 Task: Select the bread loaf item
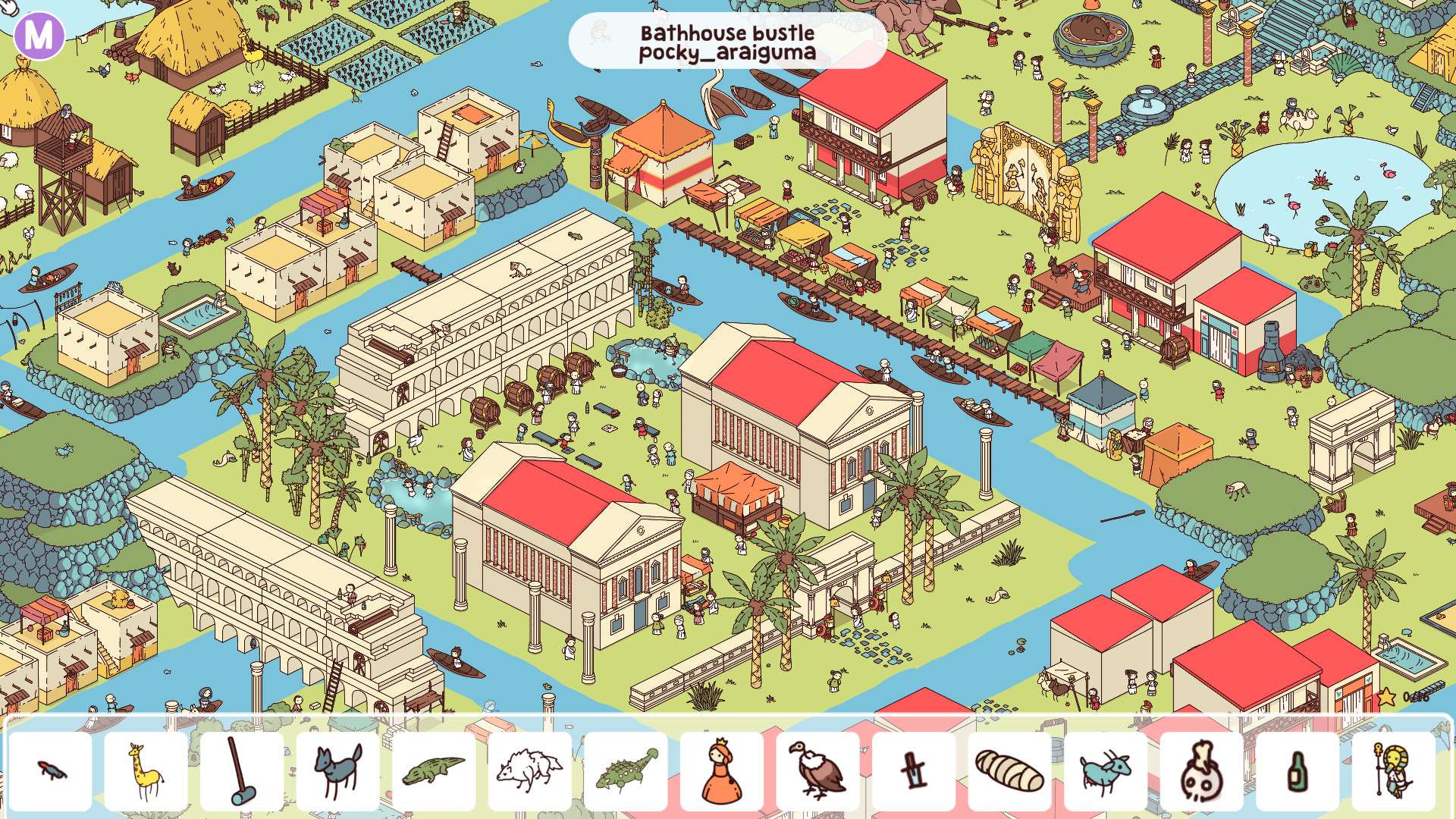(1009, 771)
